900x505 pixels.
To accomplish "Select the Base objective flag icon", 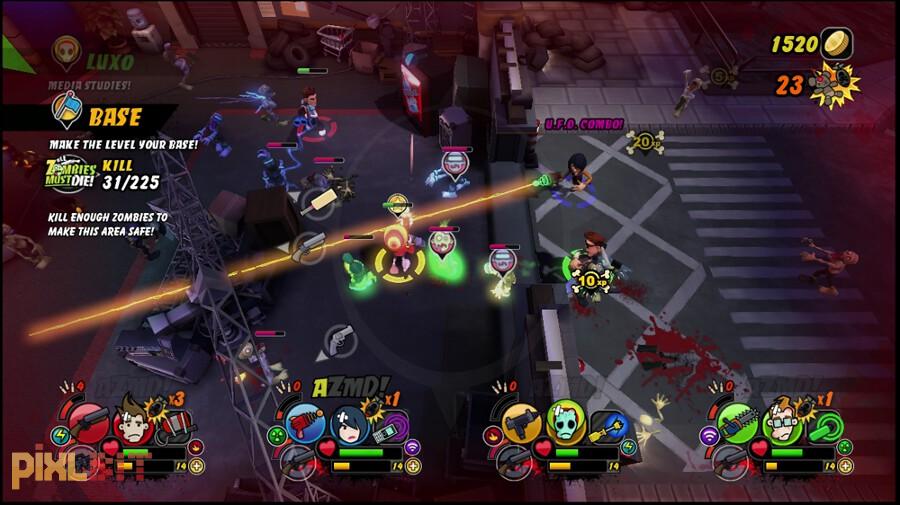I will (66, 111).
